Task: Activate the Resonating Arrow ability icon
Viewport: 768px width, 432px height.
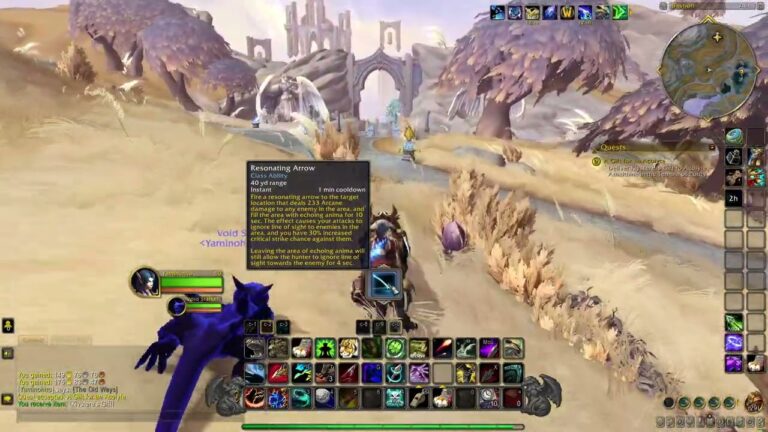Action: pyautogui.click(x=385, y=284)
